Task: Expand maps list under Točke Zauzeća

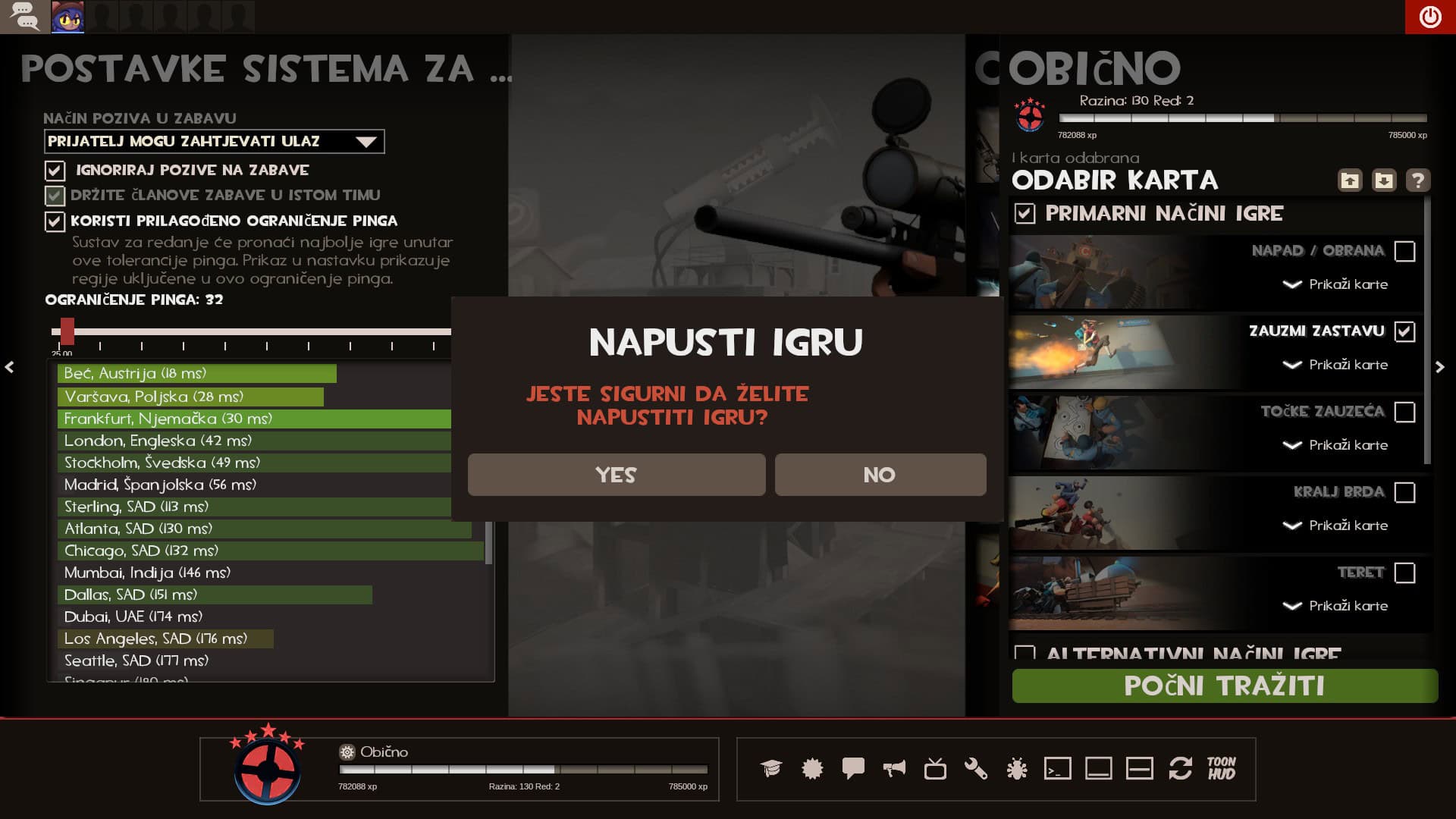Action: click(x=1335, y=445)
